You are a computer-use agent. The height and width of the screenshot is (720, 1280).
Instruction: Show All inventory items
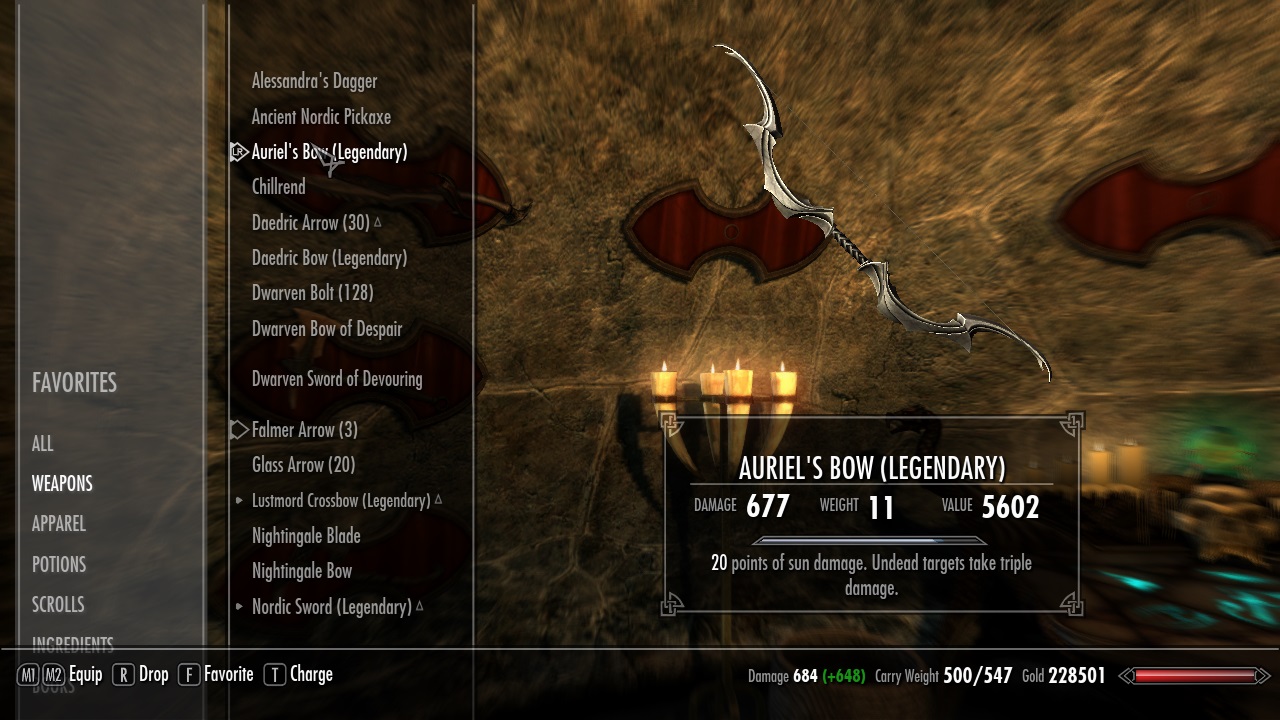(x=43, y=444)
